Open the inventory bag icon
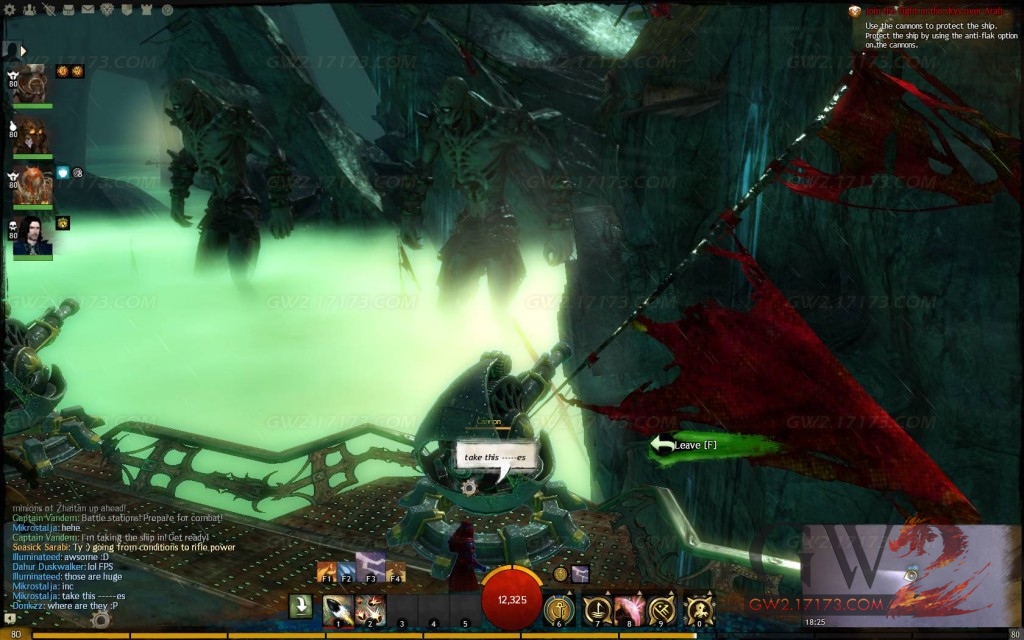This screenshot has height=640, width=1024. (x=70, y=9)
